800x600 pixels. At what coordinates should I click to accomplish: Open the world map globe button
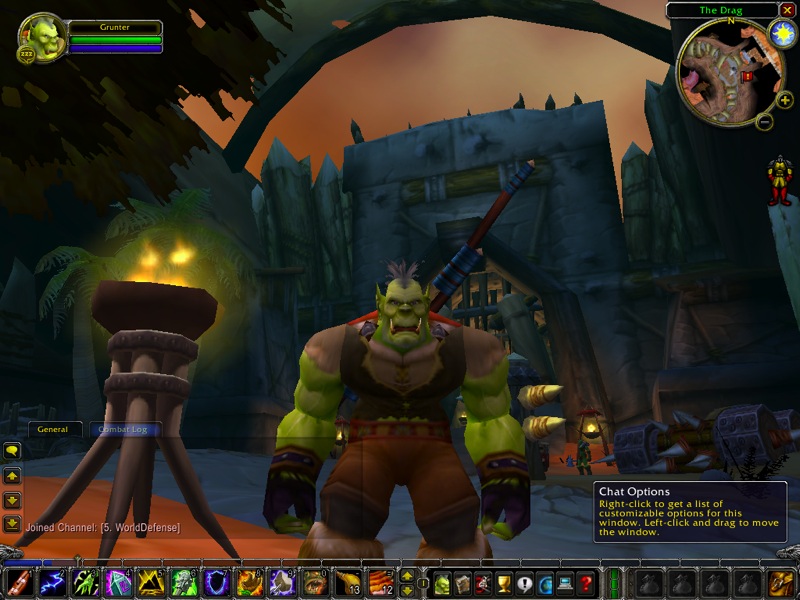coord(546,584)
